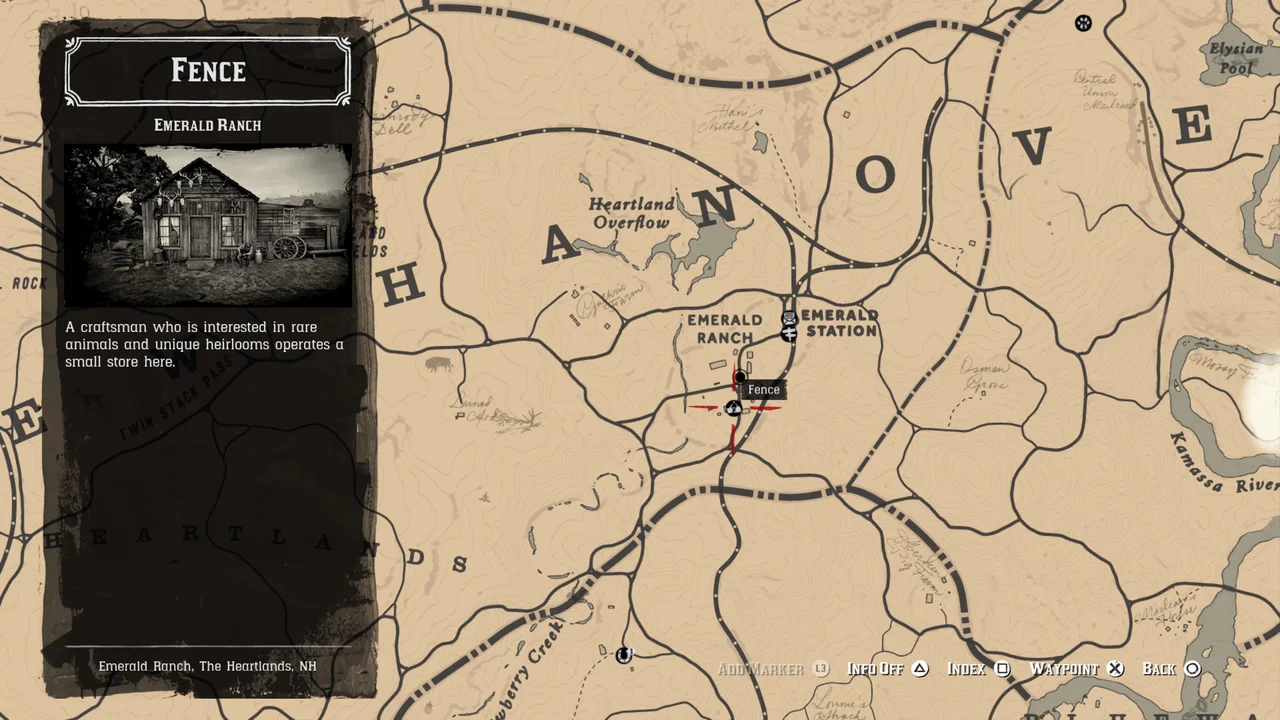Toggle Info Off in the bottom bar
The height and width of the screenshot is (720, 1280).
click(875, 668)
